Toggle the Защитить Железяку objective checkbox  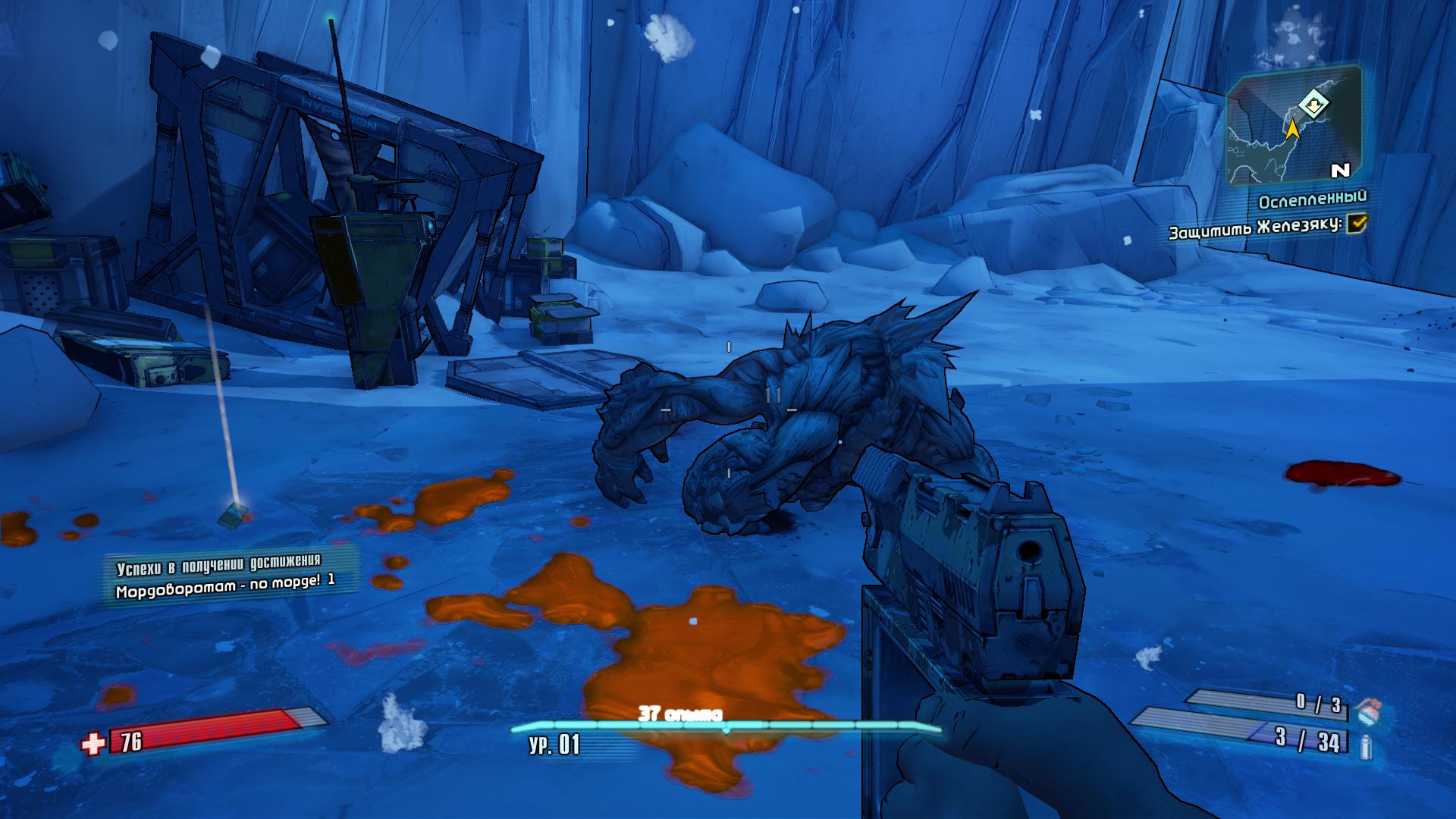[x=1357, y=223]
